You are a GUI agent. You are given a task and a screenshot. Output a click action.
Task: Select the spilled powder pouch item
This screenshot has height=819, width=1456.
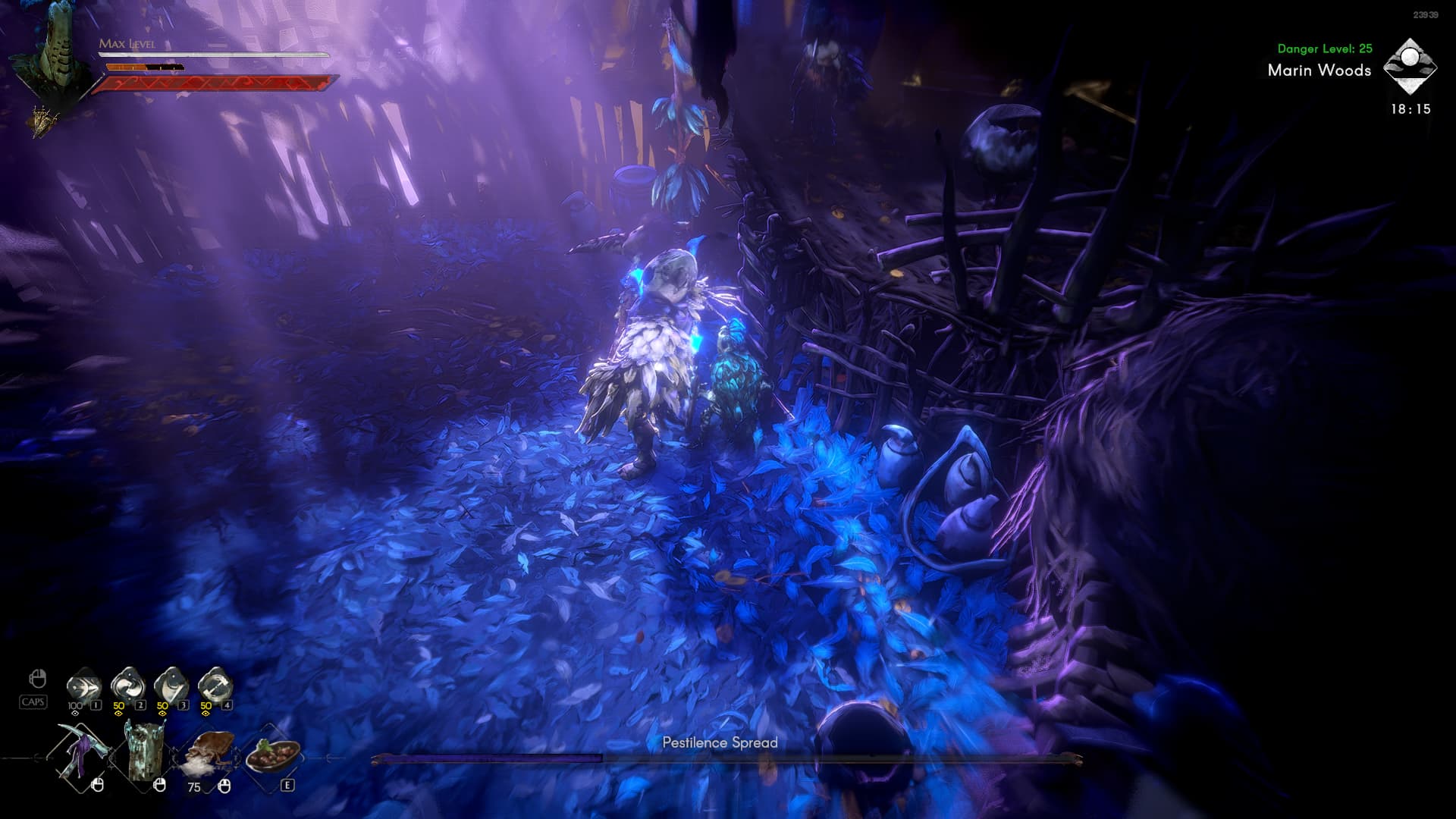(x=208, y=754)
